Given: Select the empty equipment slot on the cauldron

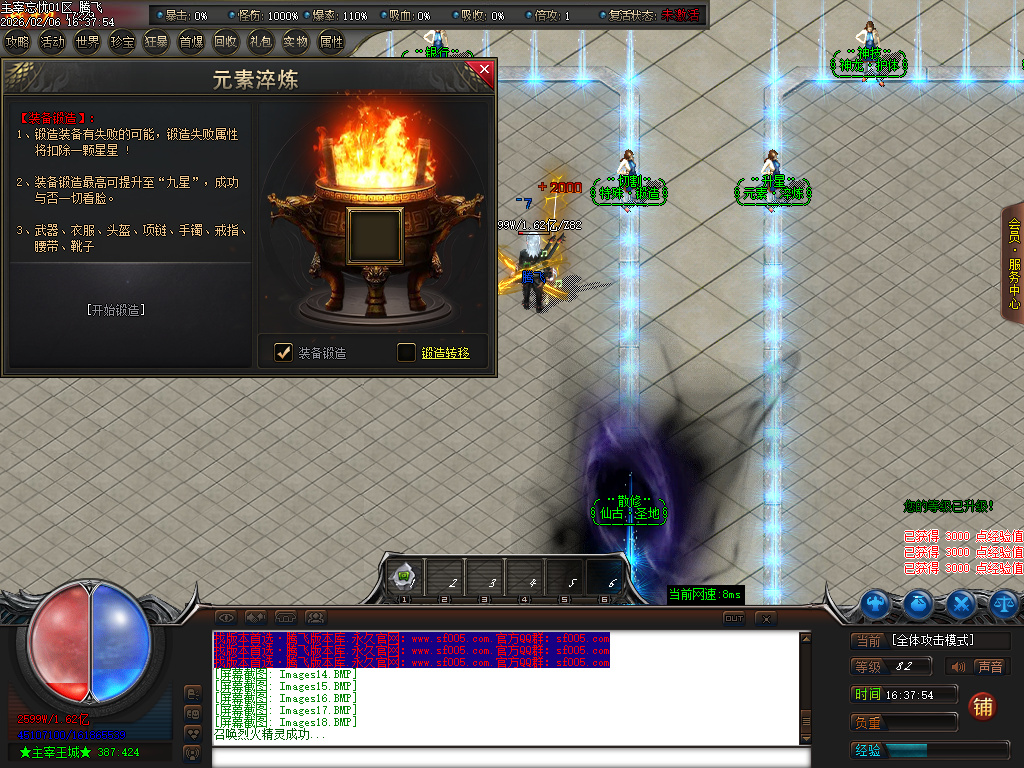Looking at the screenshot, I should coord(375,236).
